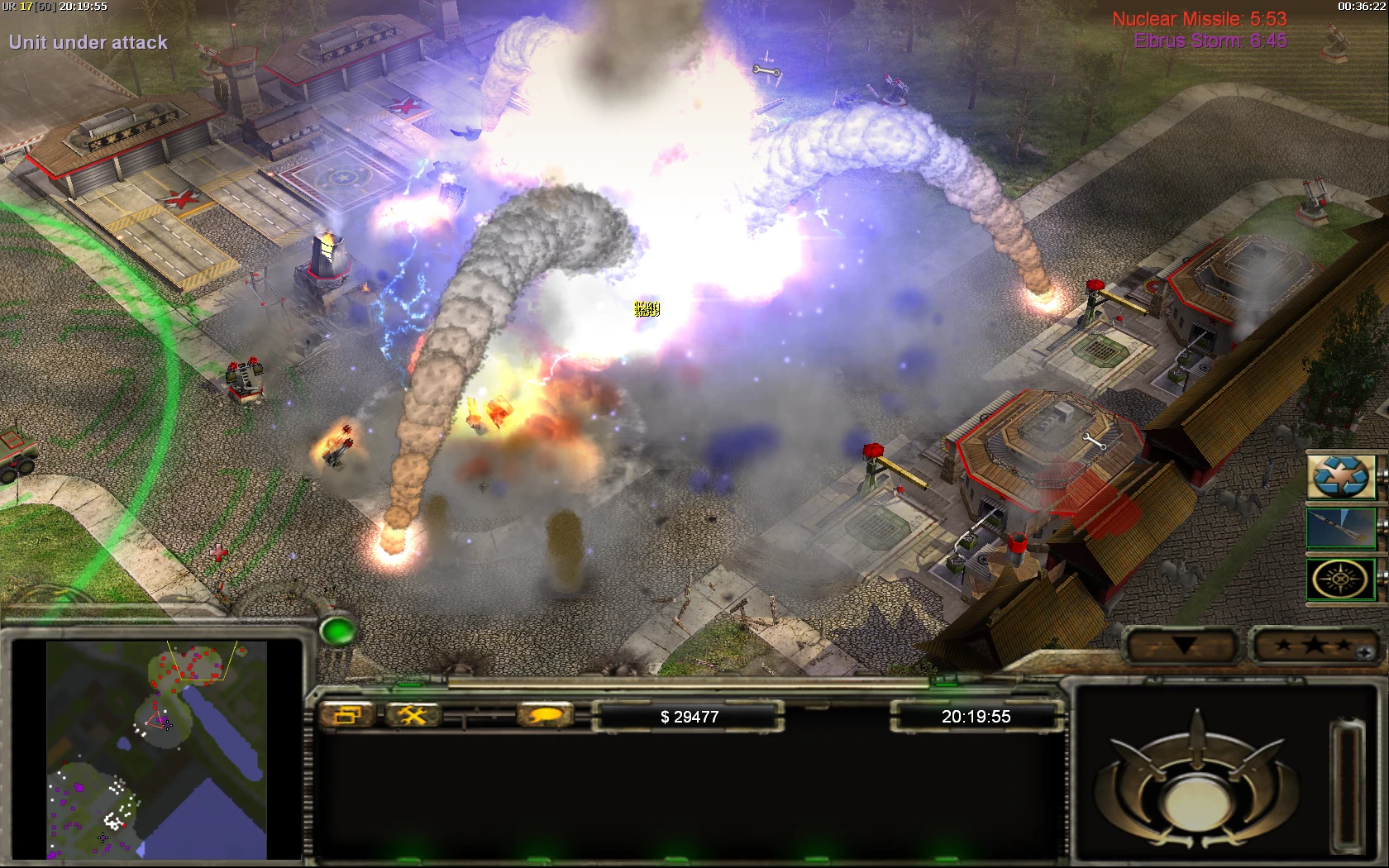Collapse the control bar with down-arrow button

tap(1184, 646)
